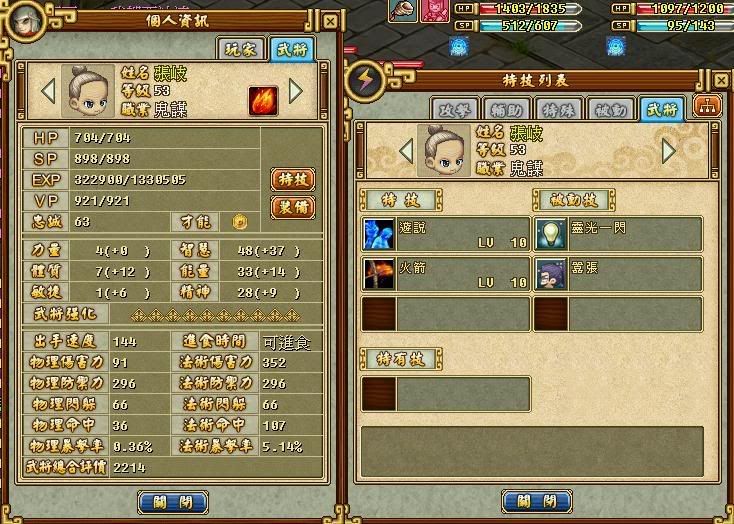Image resolution: width=734 pixels, height=524 pixels.
Task: Close the 個人資訊 window with its X
Action: coord(331,21)
